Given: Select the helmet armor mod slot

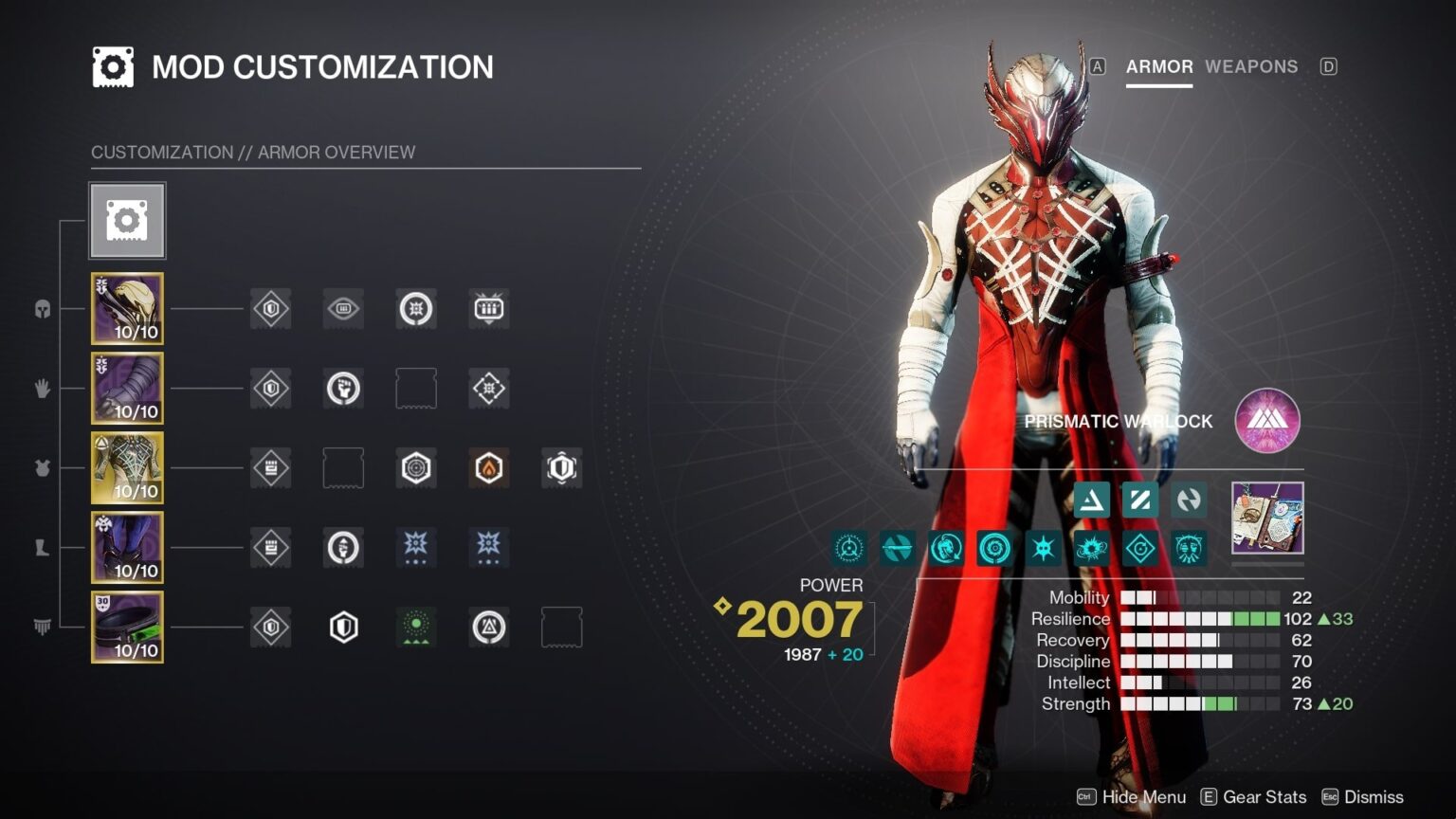Looking at the screenshot, I should coord(270,308).
